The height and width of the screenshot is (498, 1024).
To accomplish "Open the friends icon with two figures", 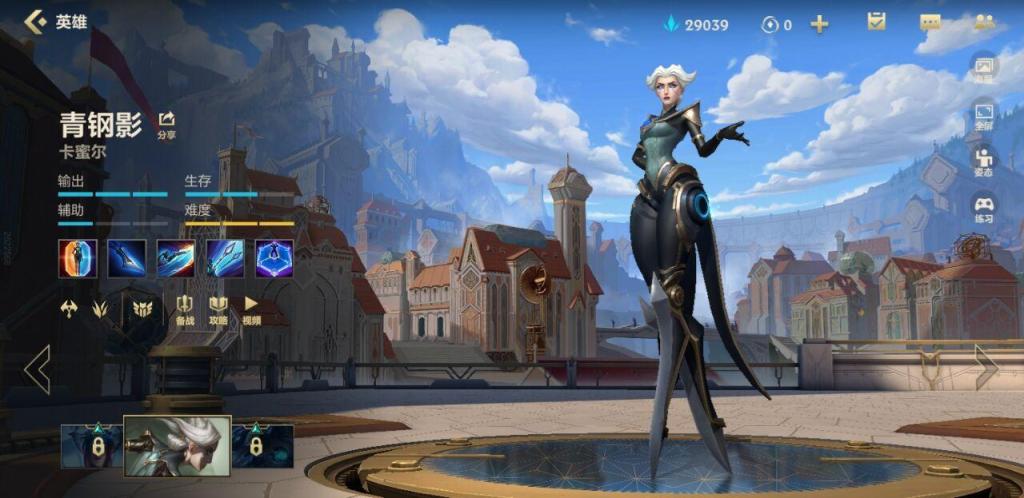I will (x=984, y=22).
